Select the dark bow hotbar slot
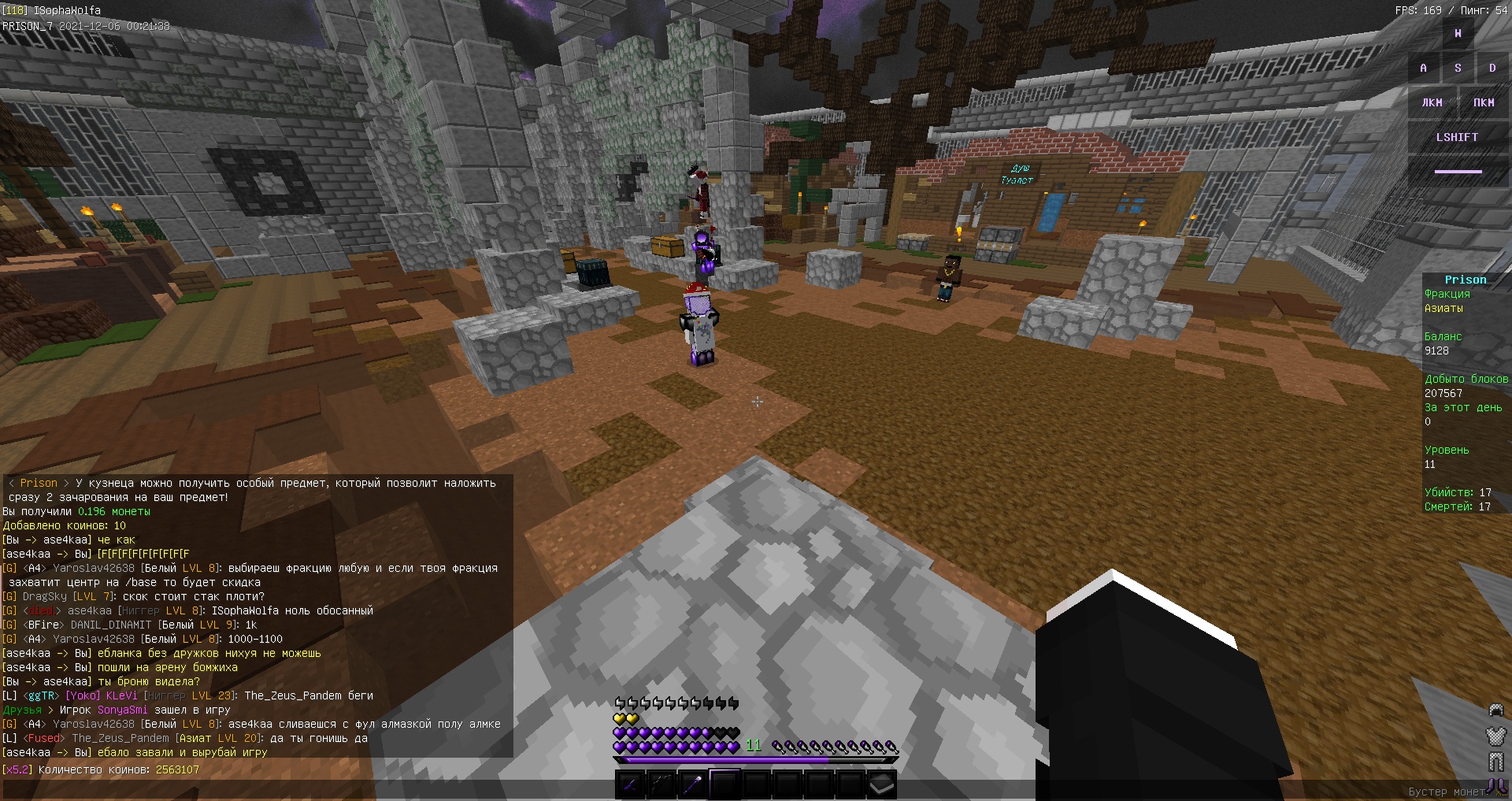Image resolution: width=1512 pixels, height=801 pixels. 661,784
